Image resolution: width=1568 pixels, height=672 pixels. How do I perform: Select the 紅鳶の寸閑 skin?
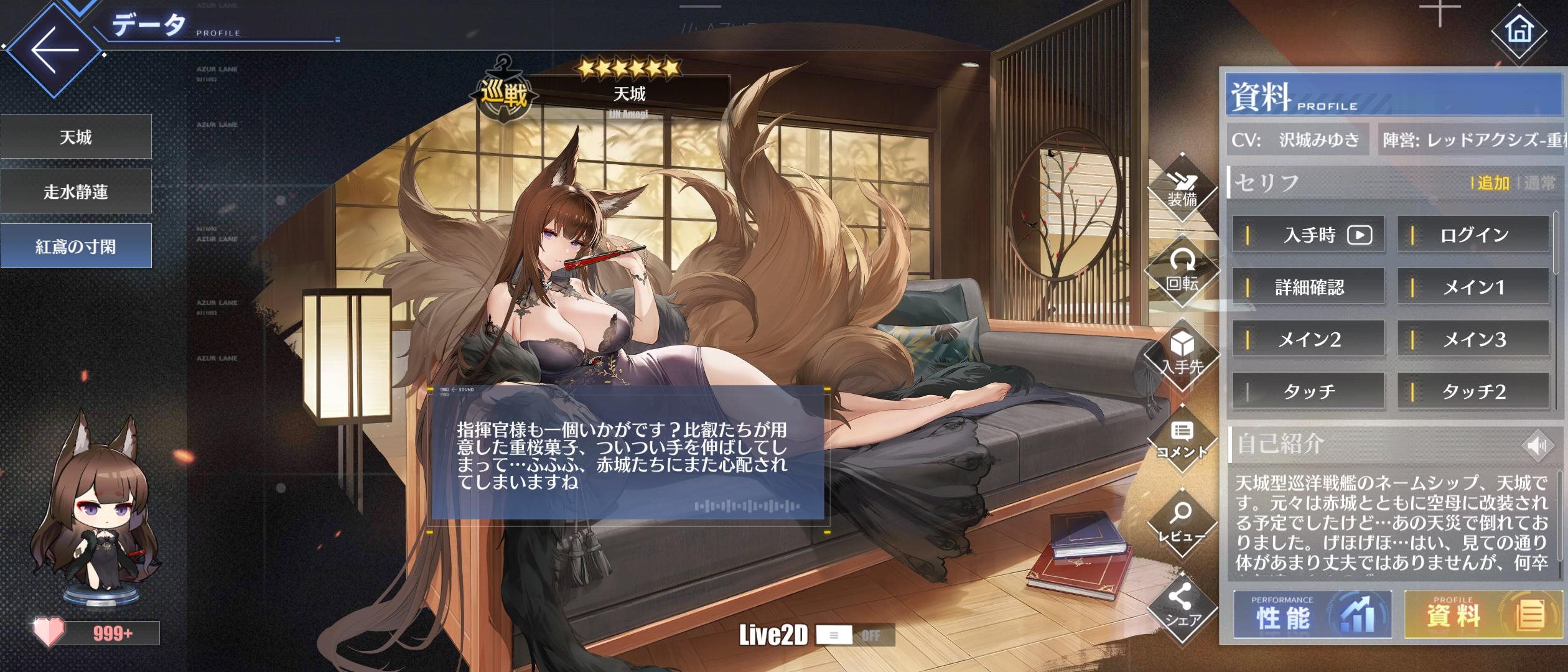(76, 246)
